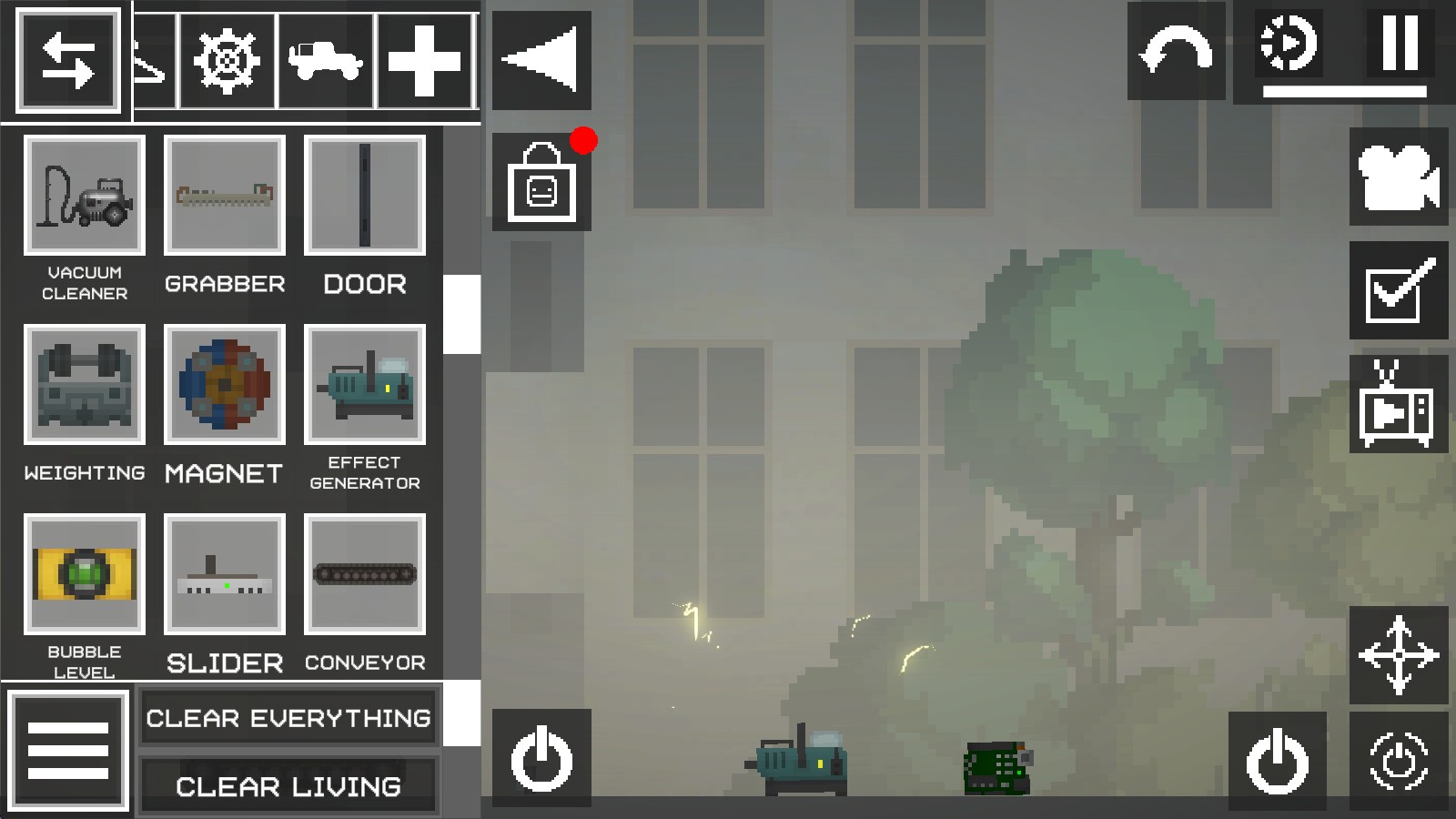Viewport: 1456px width, 819px height.
Task: Open the vehicles category tab
Action: coord(326,61)
